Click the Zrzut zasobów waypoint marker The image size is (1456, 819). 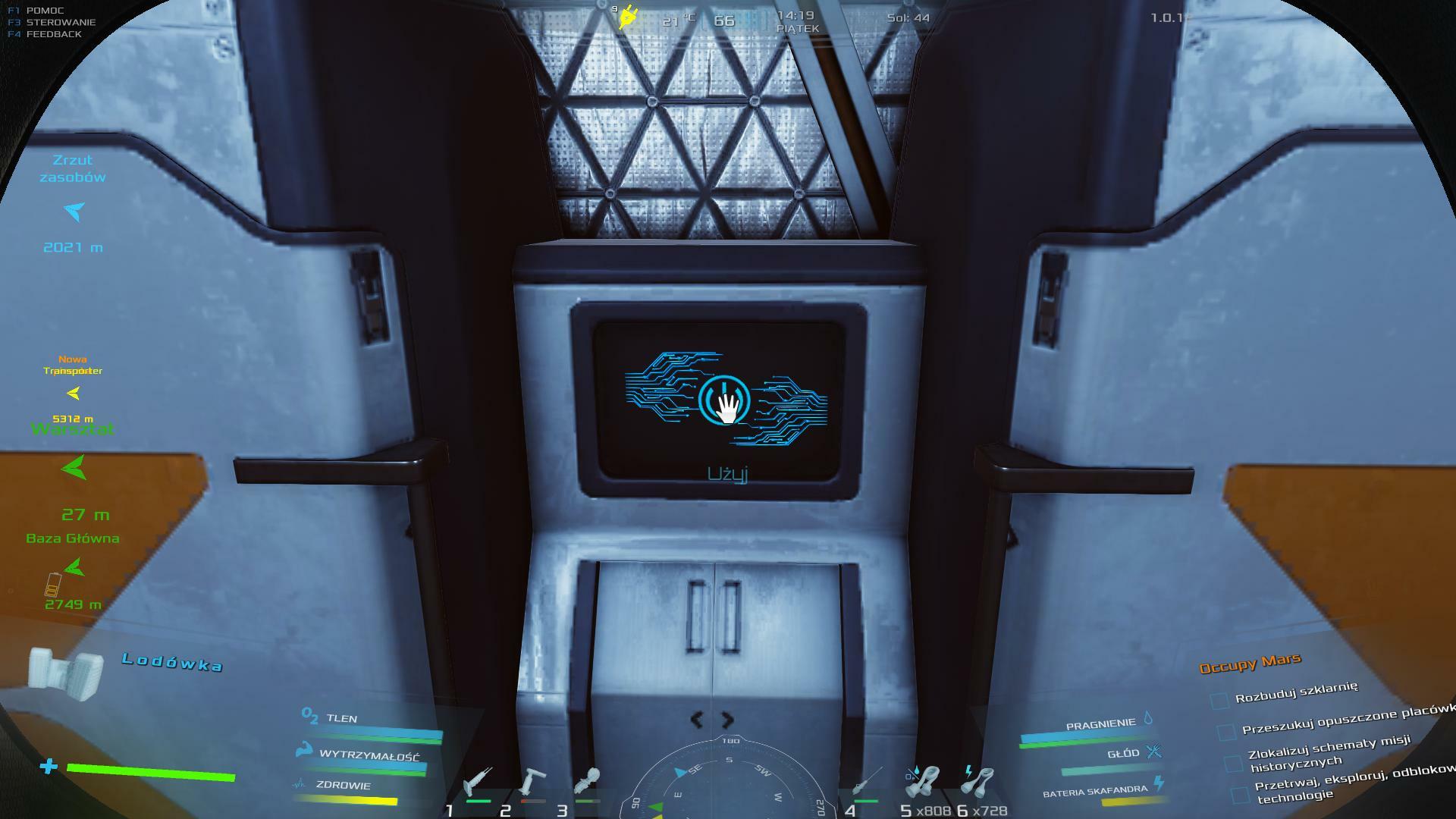coord(74,211)
